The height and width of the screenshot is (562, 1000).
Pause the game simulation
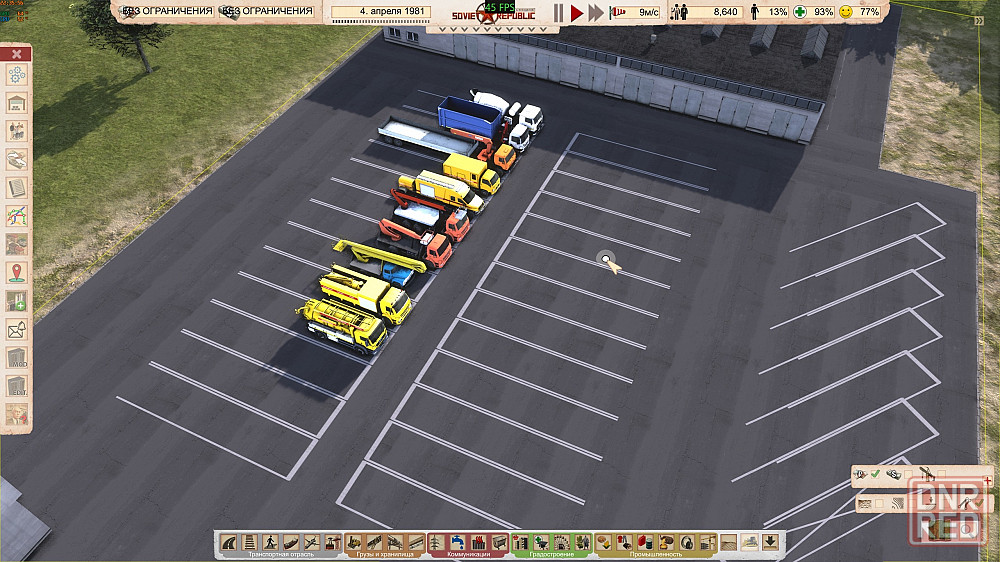(559, 13)
